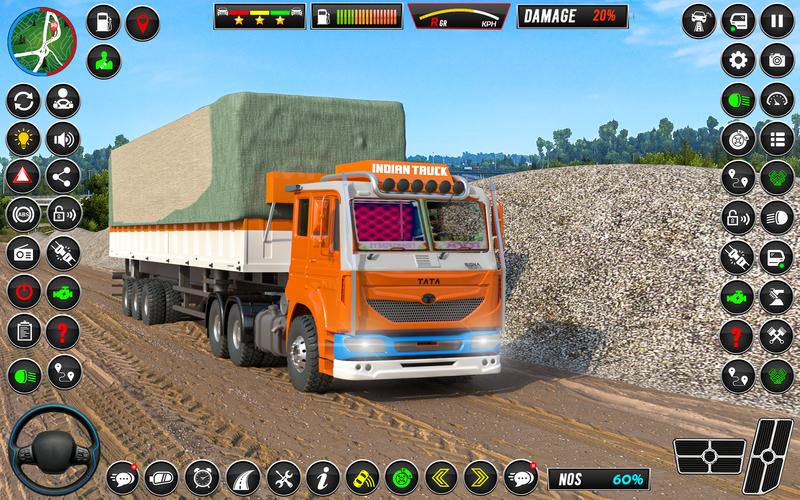Viewport: 800px width, 500px height.
Task: Open the alarm clock icon
Action: coord(202,476)
